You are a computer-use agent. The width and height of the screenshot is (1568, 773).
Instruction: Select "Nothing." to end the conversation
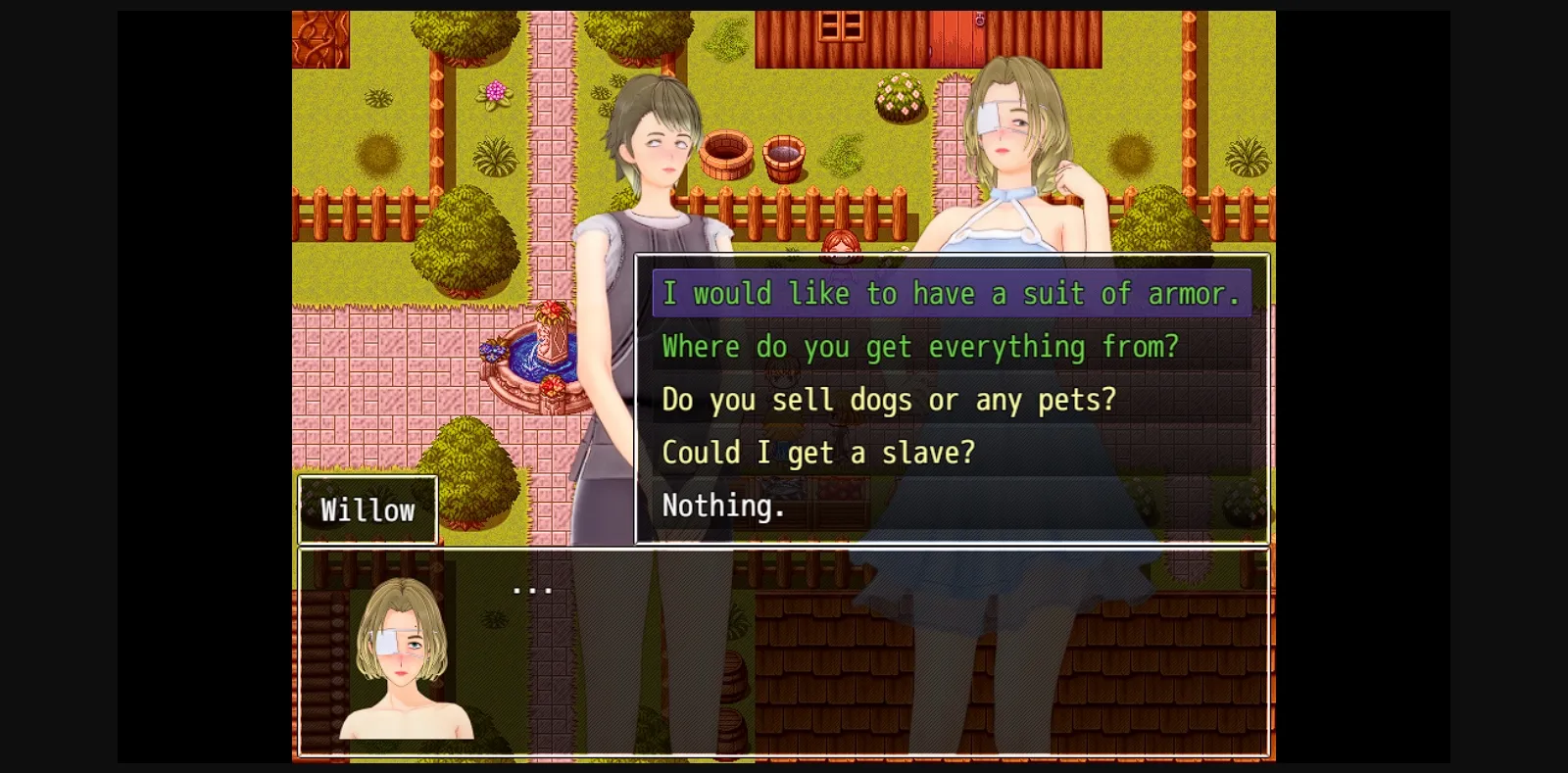coord(723,505)
